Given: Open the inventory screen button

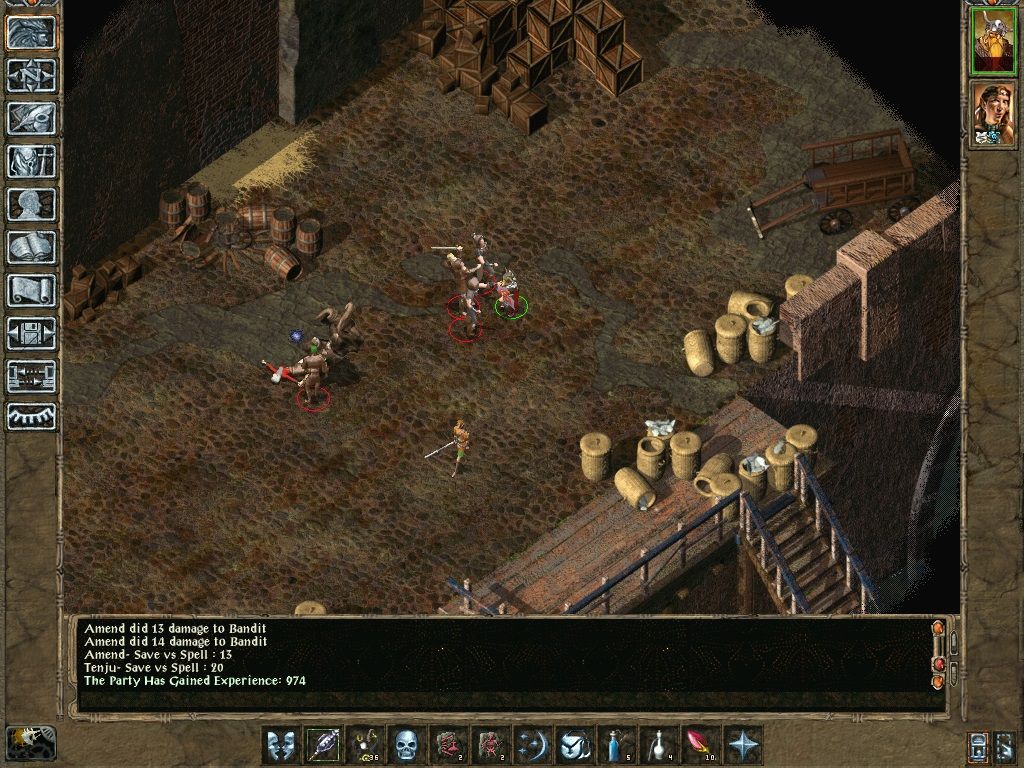Looking at the screenshot, I should 31,162.
